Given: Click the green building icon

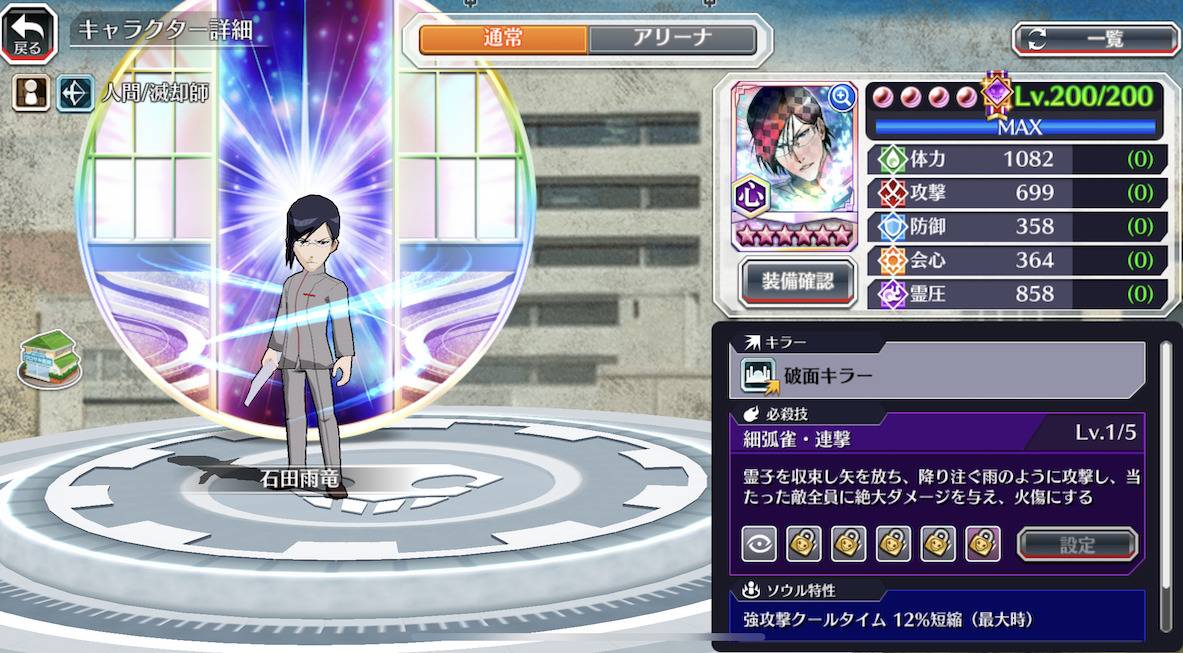Looking at the screenshot, I should point(49,358).
